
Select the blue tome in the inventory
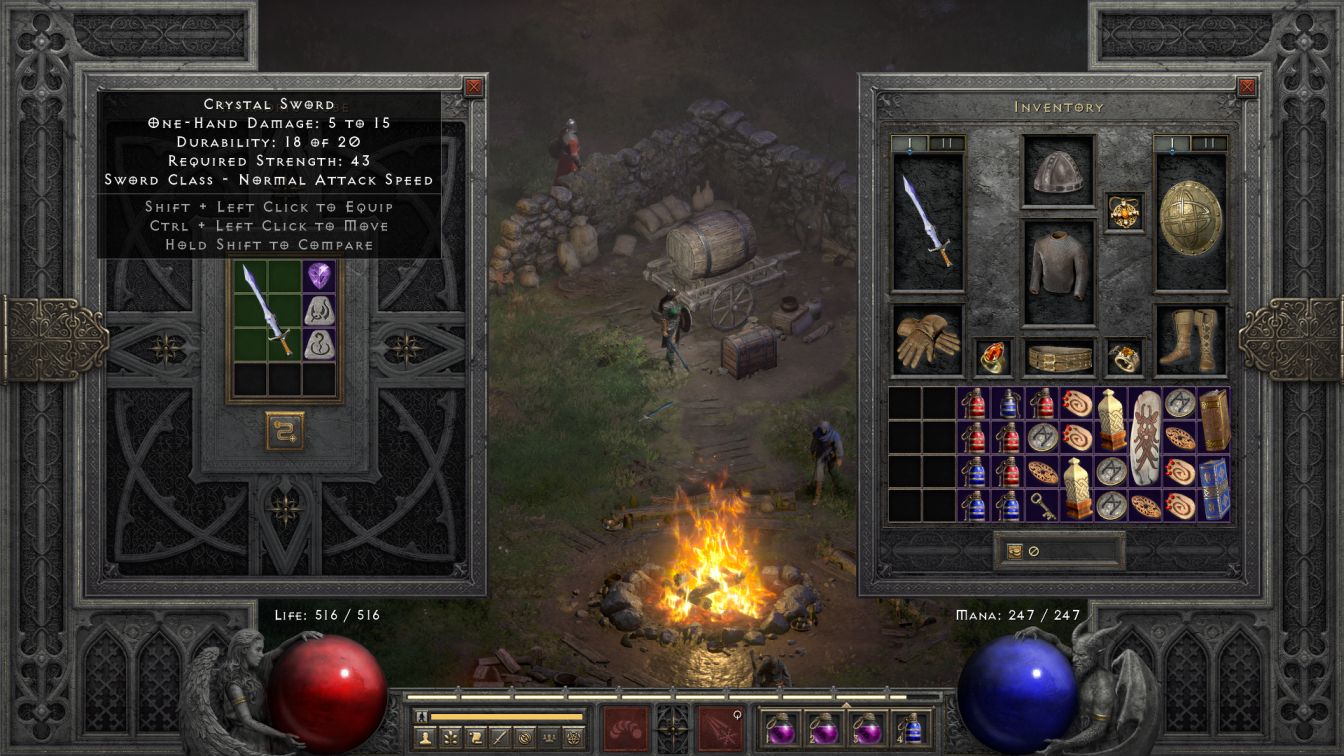click(x=1213, y=489)
